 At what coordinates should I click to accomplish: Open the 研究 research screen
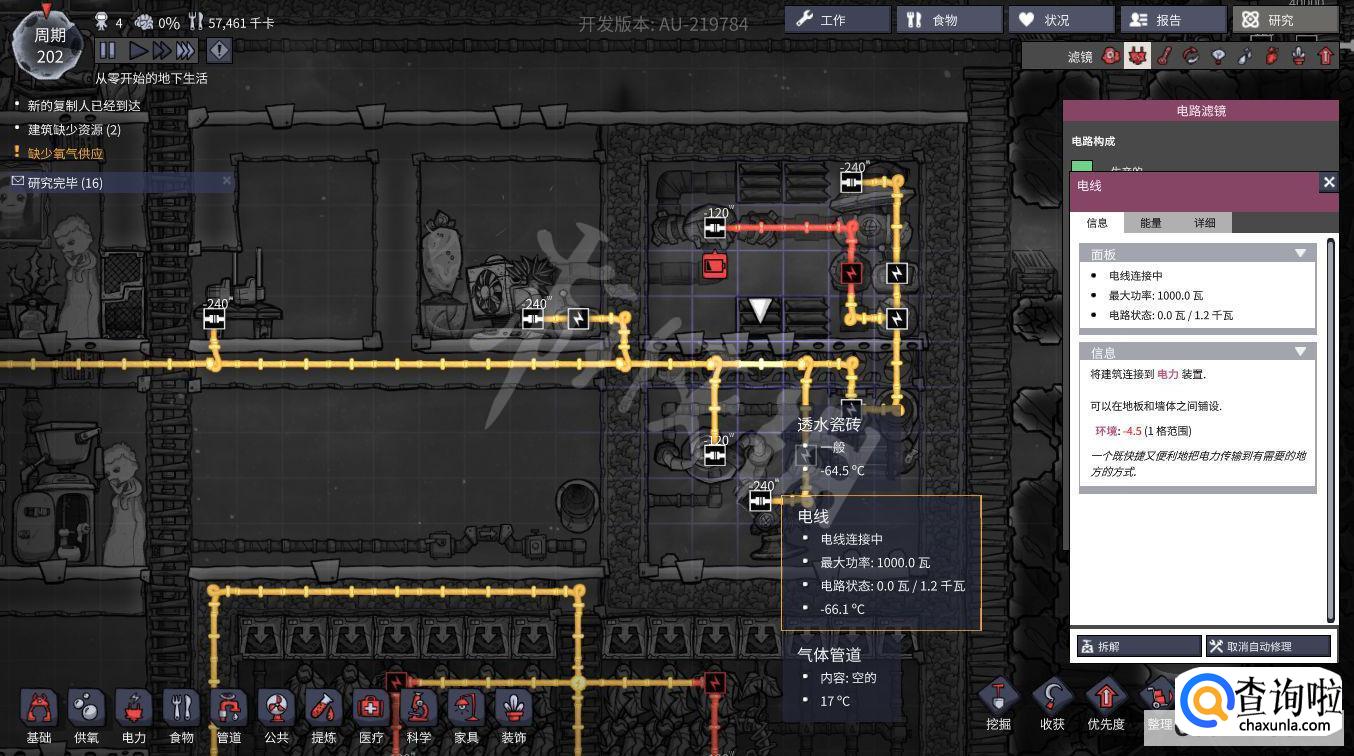(1285, 20)
